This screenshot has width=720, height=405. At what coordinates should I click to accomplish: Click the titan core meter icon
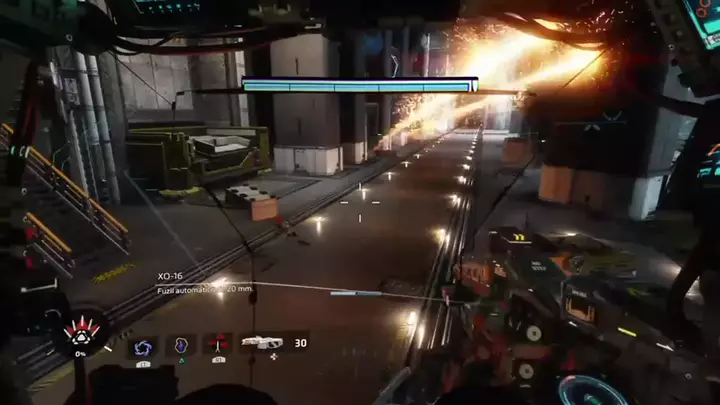[x=80, y=331]
